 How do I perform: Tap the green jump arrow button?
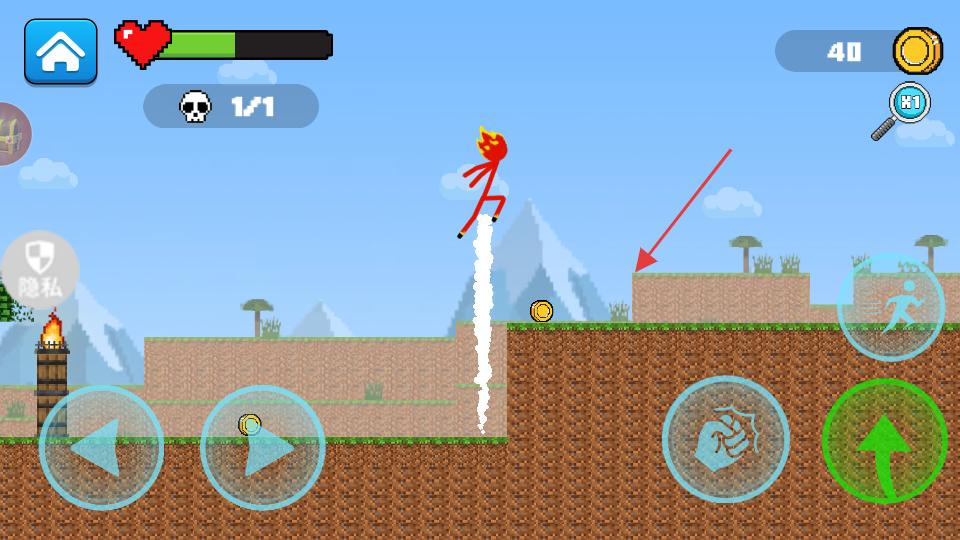[x=884, y=440]
